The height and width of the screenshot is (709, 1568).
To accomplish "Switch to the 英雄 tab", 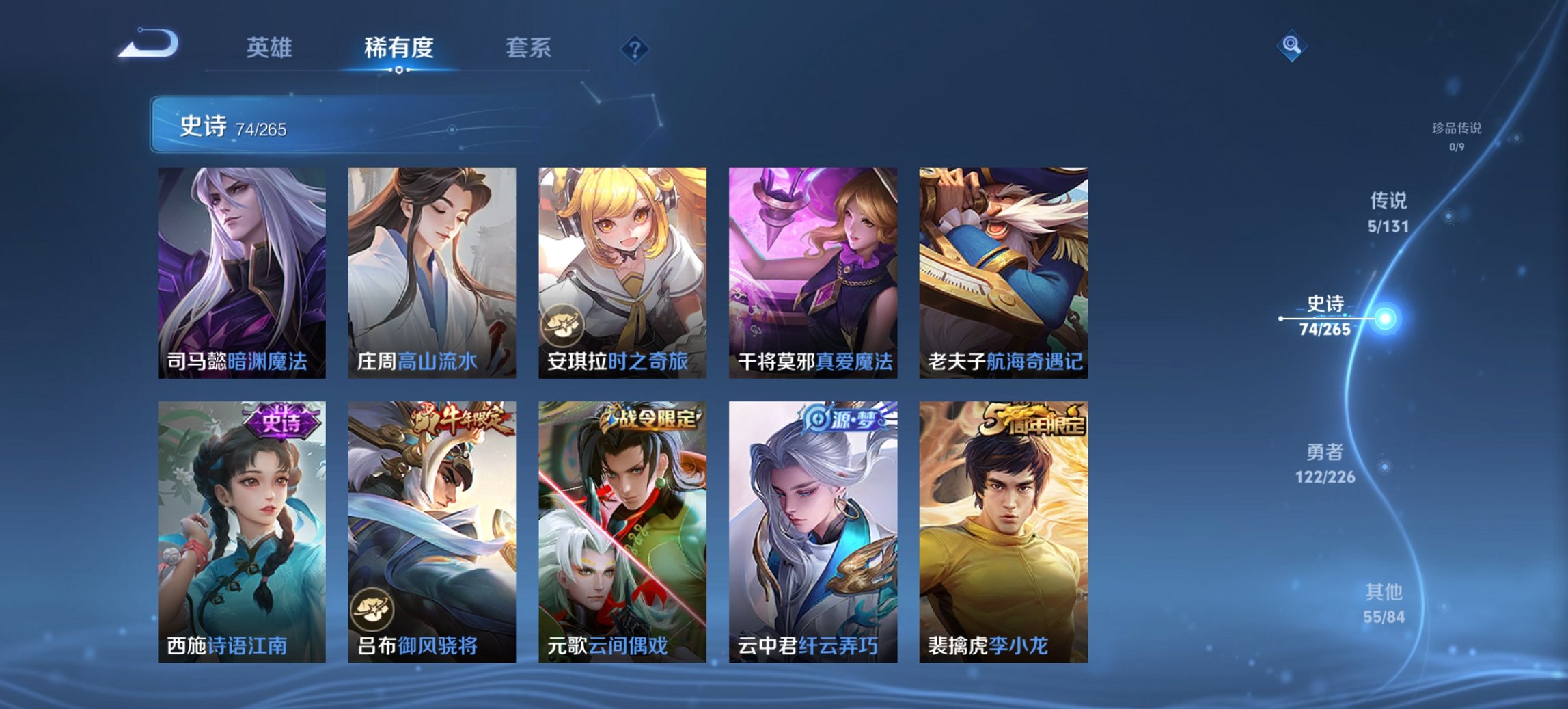I will pos(270,48).
